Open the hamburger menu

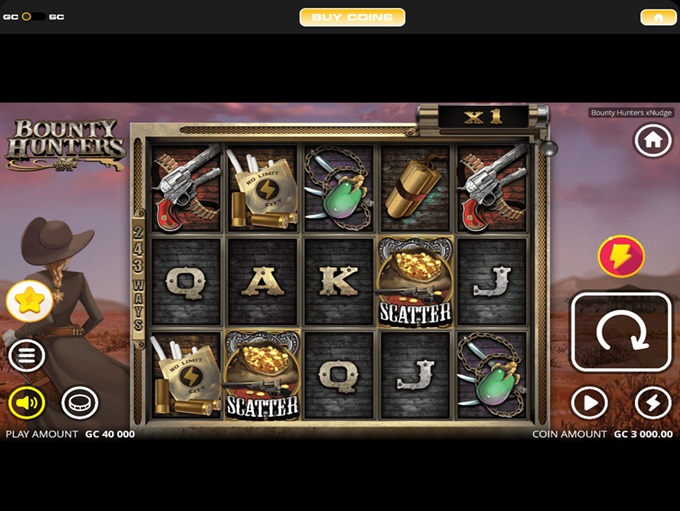tap(27, 355)
